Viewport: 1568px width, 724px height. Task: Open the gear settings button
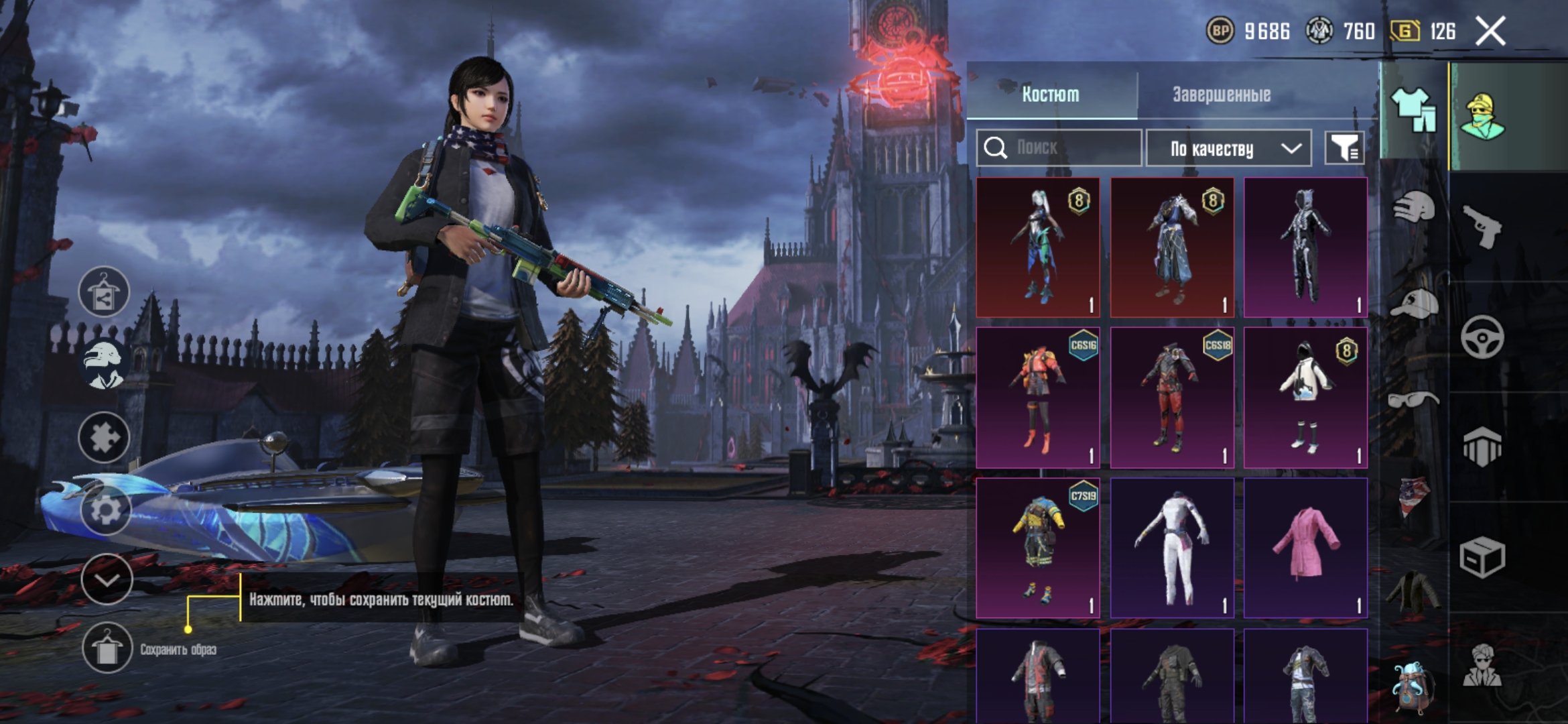[x=105, y=510]
